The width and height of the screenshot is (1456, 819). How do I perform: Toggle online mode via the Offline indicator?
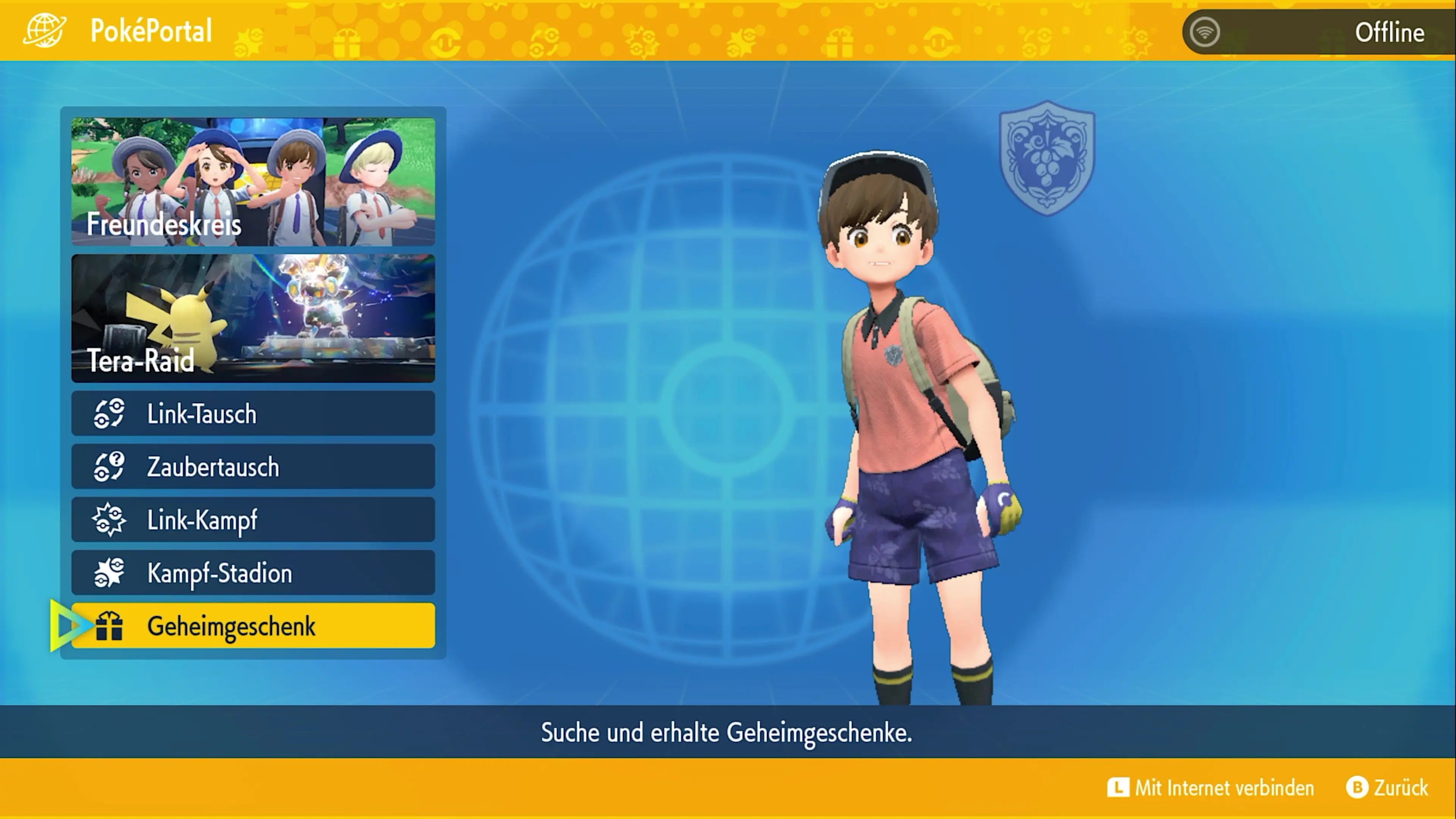1390,31
